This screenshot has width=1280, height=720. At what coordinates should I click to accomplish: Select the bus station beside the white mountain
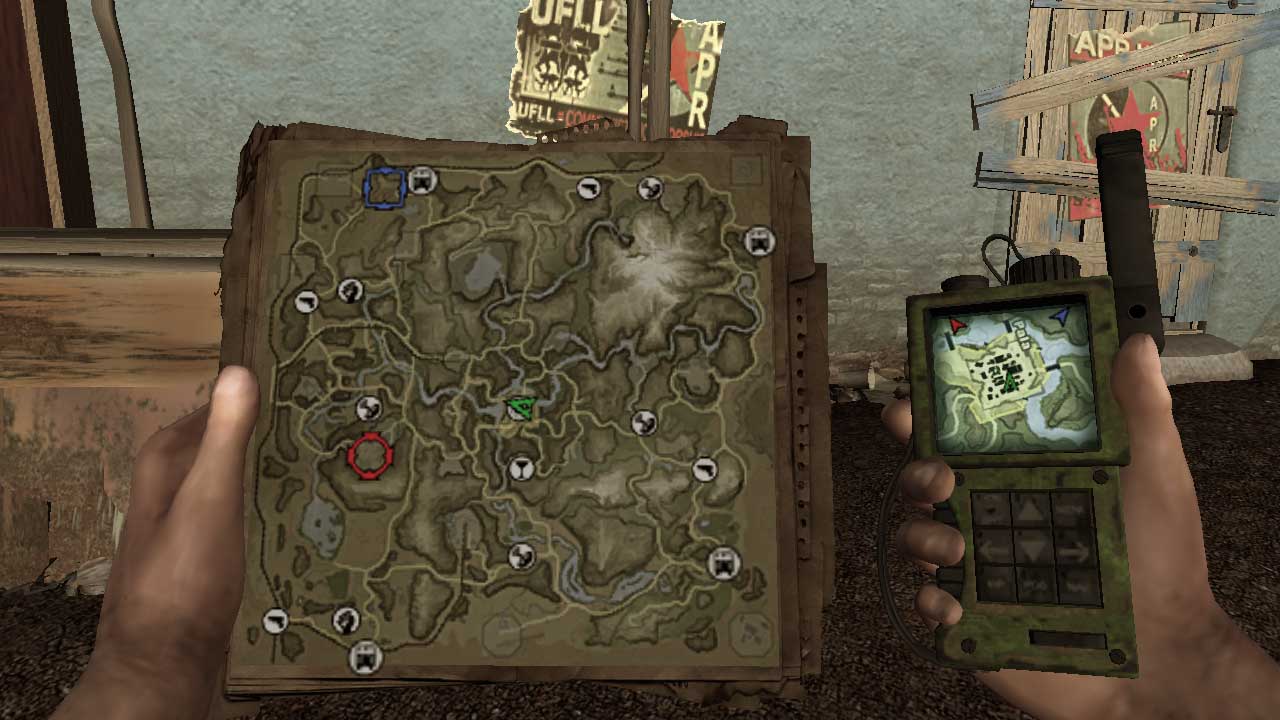[760, 241]
